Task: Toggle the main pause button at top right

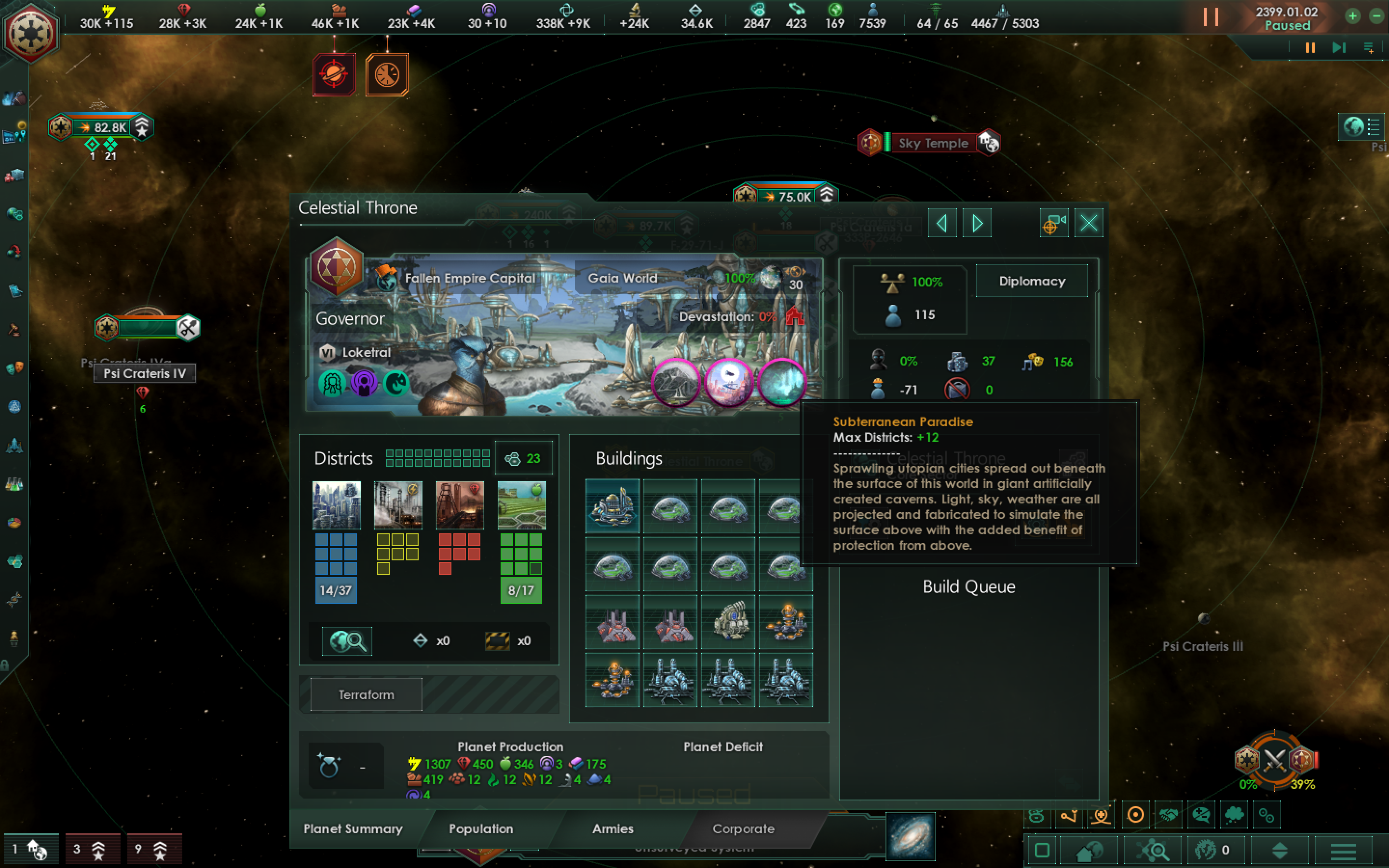Action: point(1212,17)
